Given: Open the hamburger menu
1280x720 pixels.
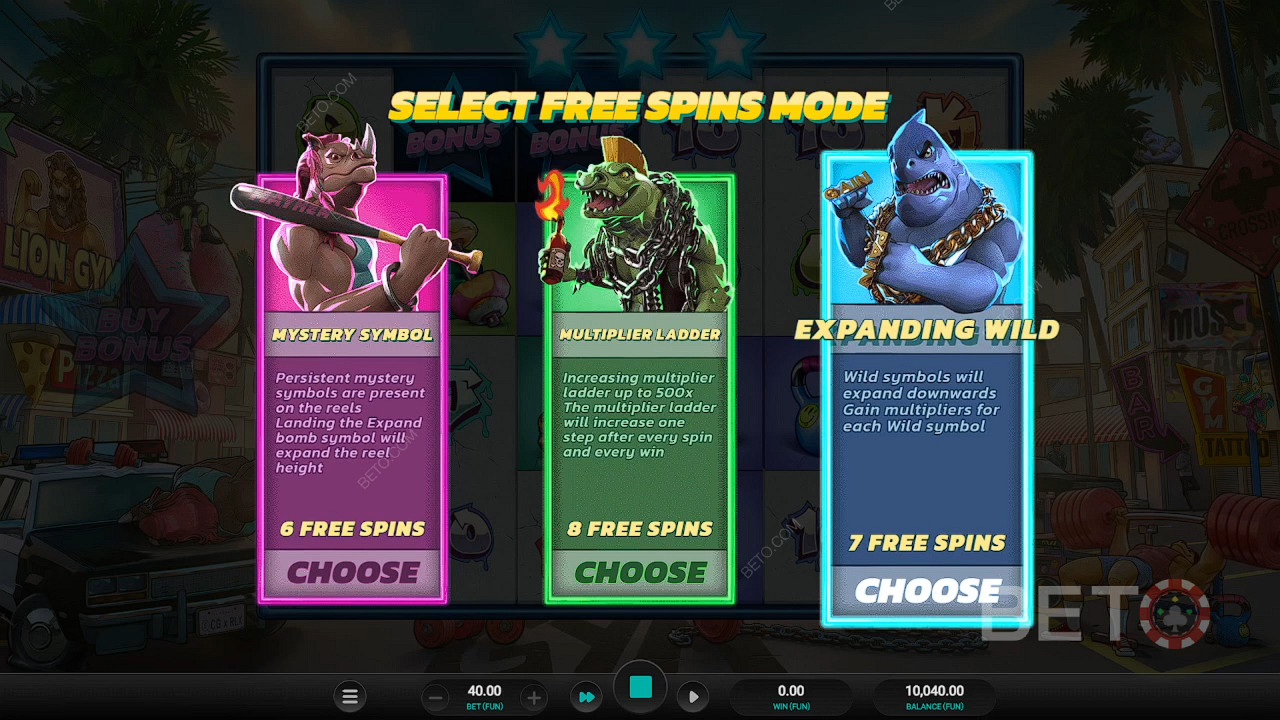Looking at the screenshot, I should tap(350, 697).
